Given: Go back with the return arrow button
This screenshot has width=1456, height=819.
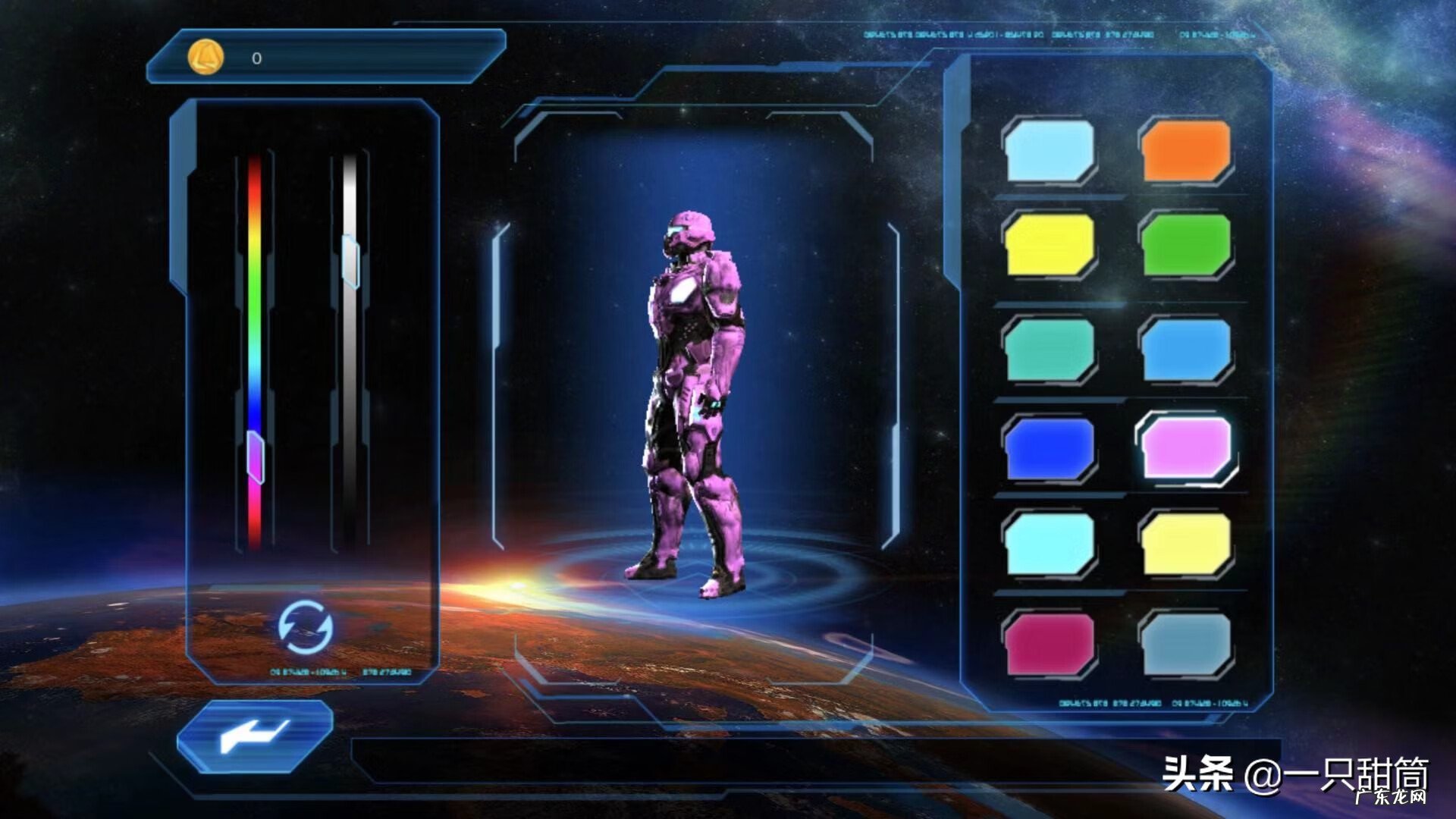Looking at the screenshot, I should [x=255, y=736].
